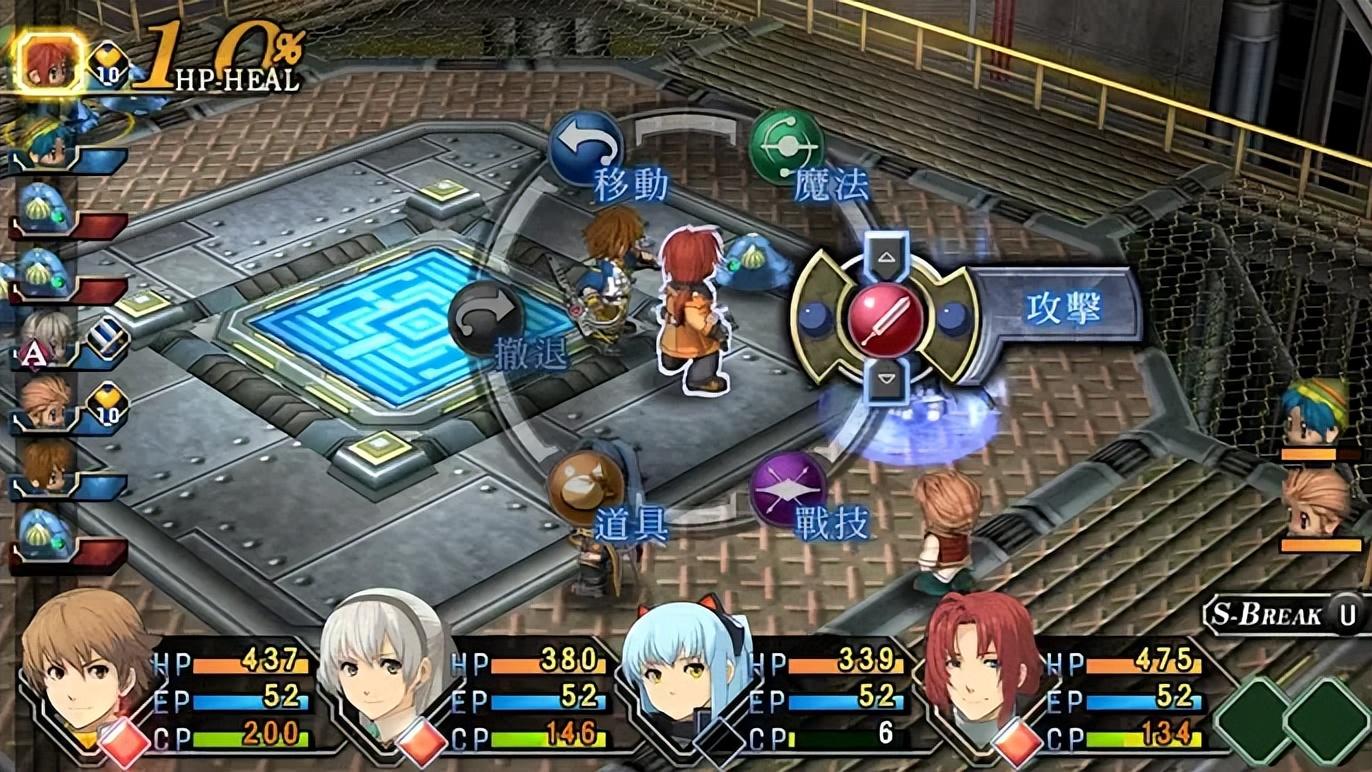The width and height of the screenshot is (1372, 772).
Task: Click the silver-haired turn order icon marked A
Action: (46, 337)
